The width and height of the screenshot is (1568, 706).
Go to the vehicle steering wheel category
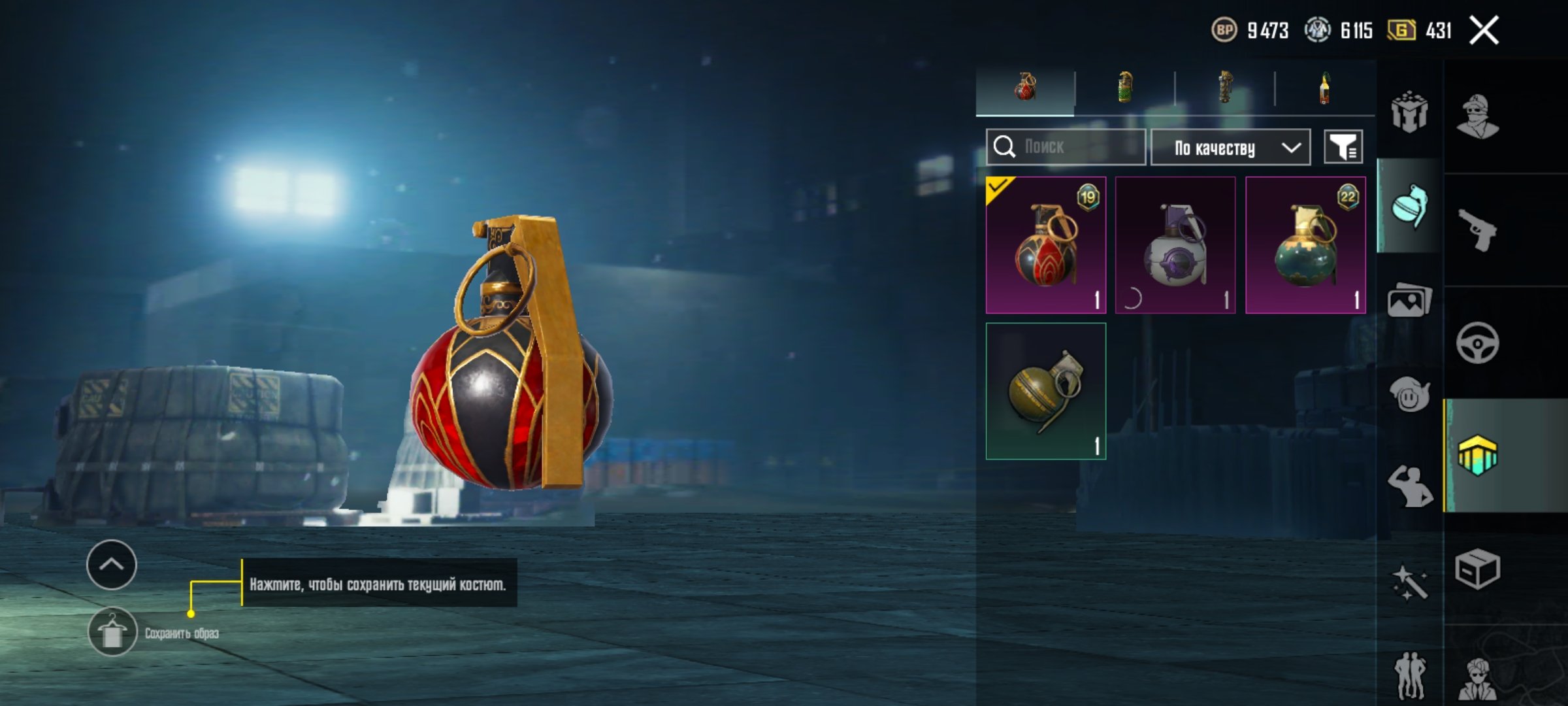coord(1477,343)
